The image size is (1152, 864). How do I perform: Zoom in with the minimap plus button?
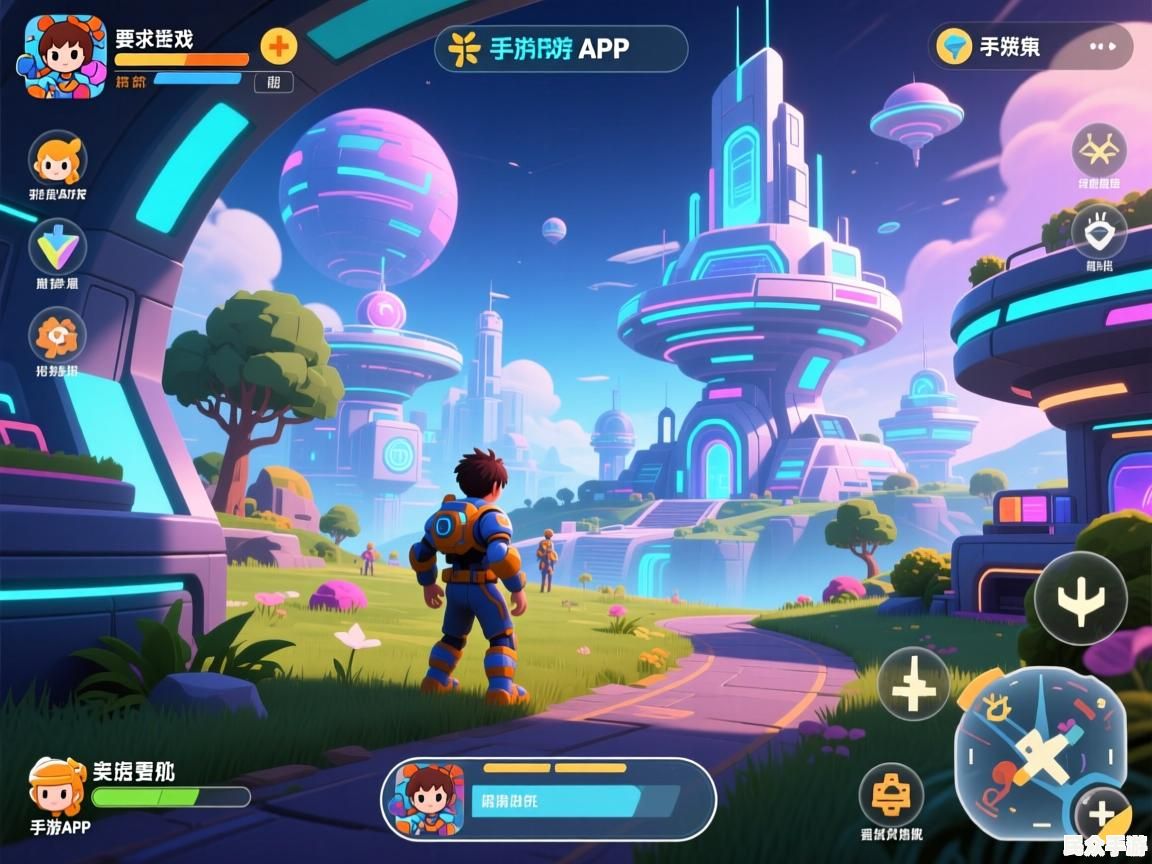[x=1101, y=814]
